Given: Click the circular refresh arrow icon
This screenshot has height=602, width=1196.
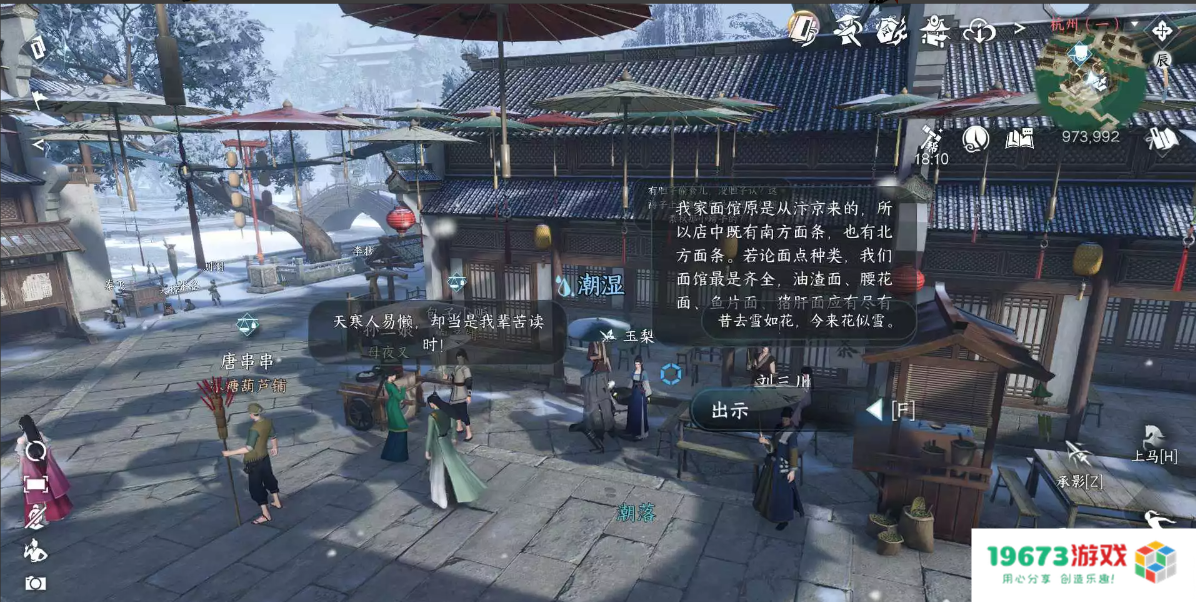Looking at the screenshot, I should pyautogui.click(x=35, y=451).
